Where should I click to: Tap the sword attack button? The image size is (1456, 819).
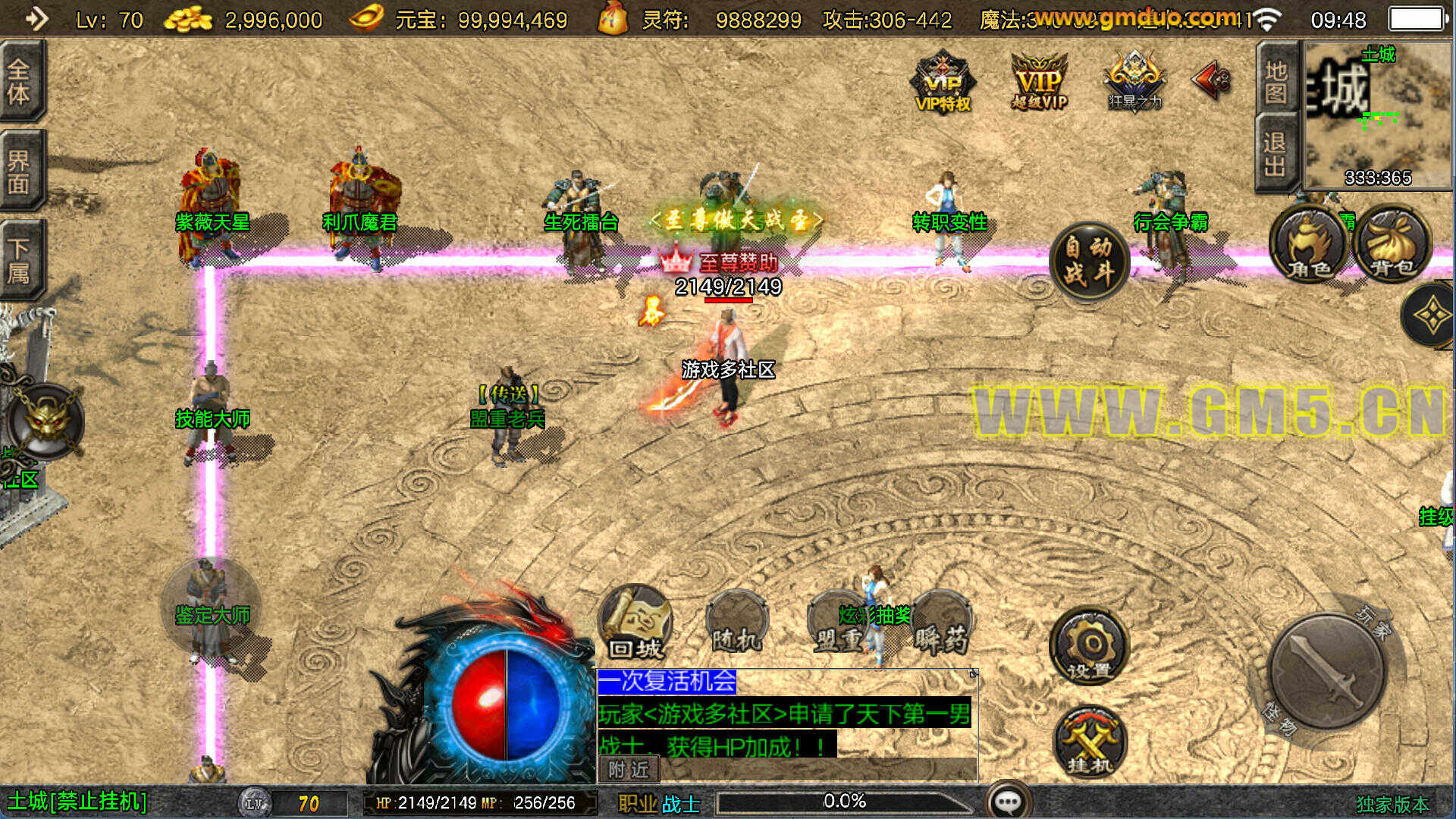(1326, 672)
